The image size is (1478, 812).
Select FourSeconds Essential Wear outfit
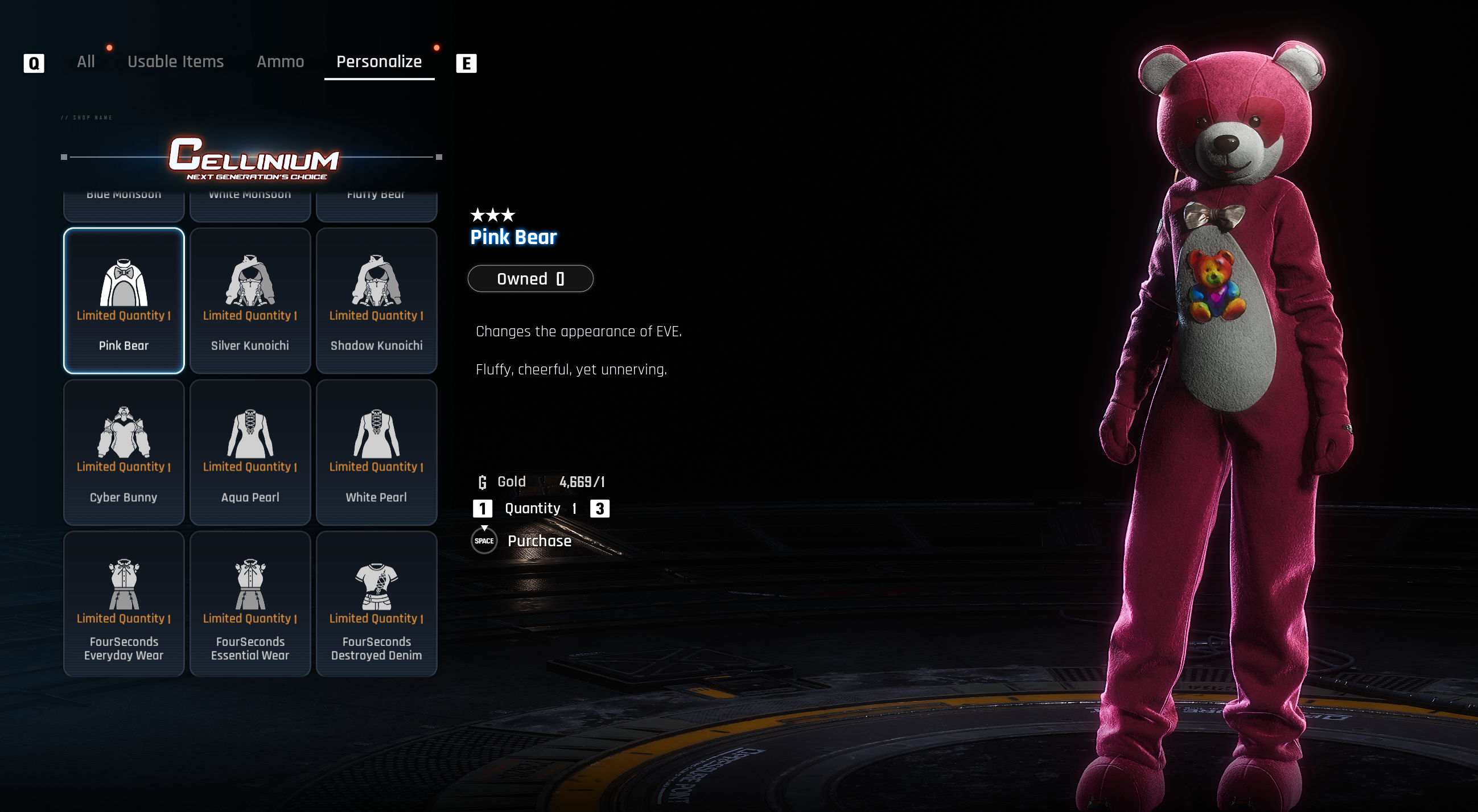click(x=250, y=604)
